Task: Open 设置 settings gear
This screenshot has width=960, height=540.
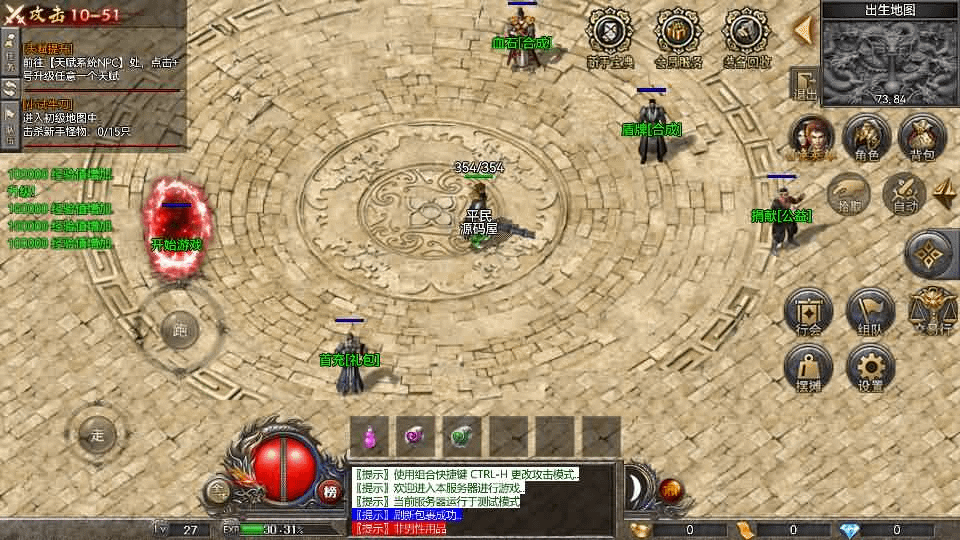Action: 869,369
